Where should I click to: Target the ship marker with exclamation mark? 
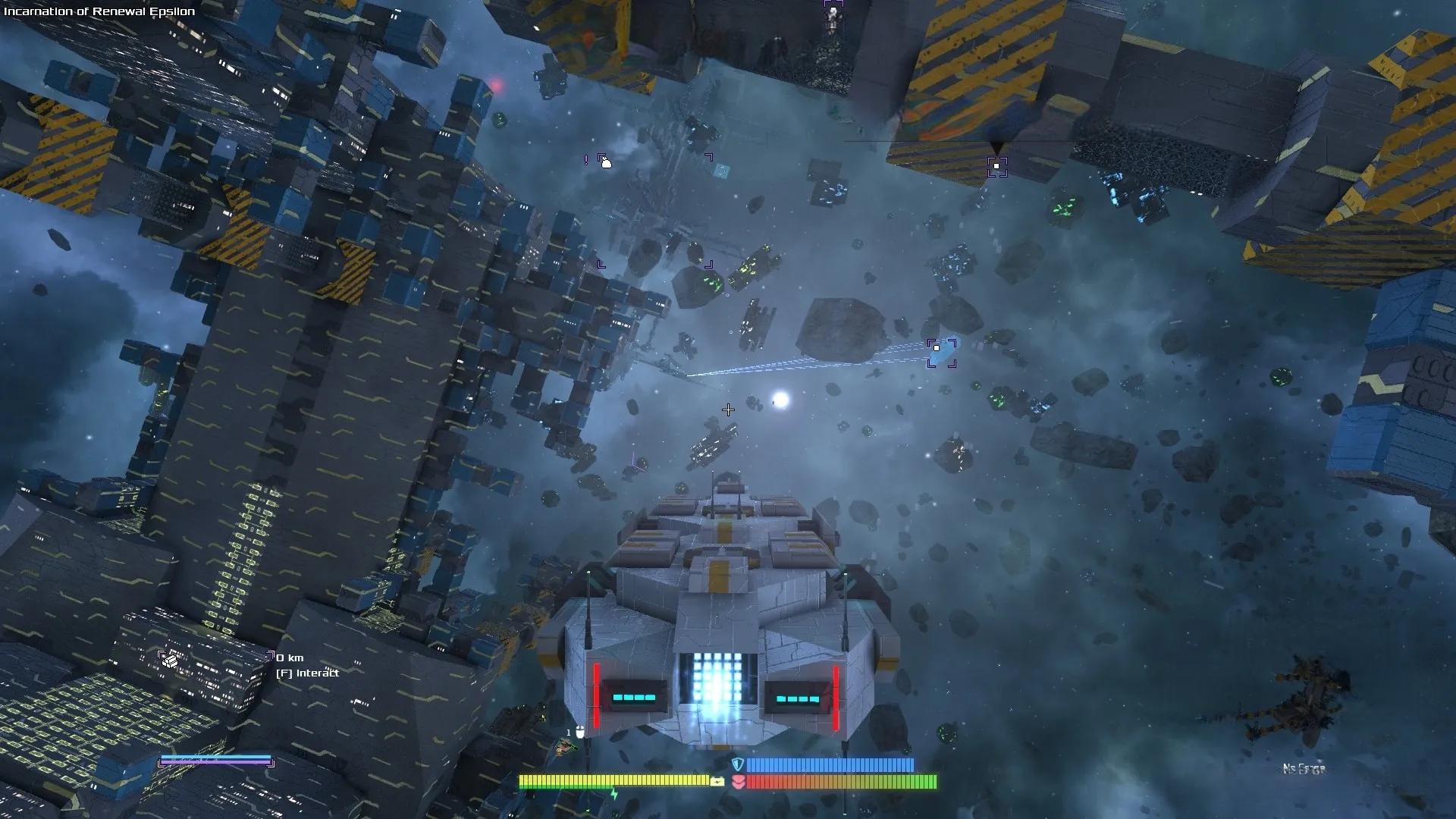(604, 162)
